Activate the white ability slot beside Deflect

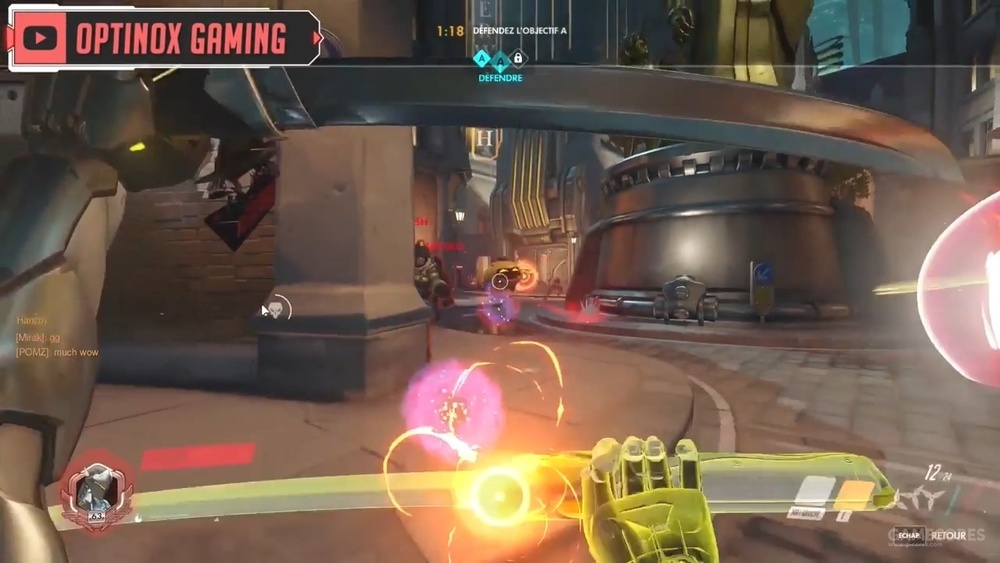coord(814,491)
